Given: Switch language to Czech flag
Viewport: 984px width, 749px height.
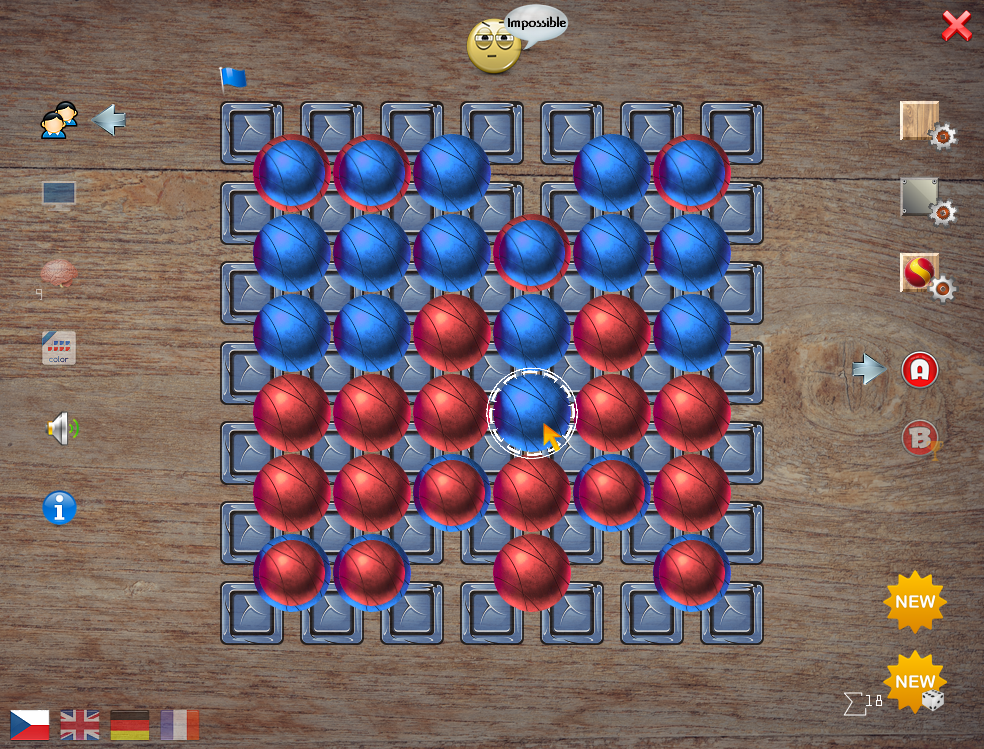Looking at the screenshot, I should click(30, 724).
